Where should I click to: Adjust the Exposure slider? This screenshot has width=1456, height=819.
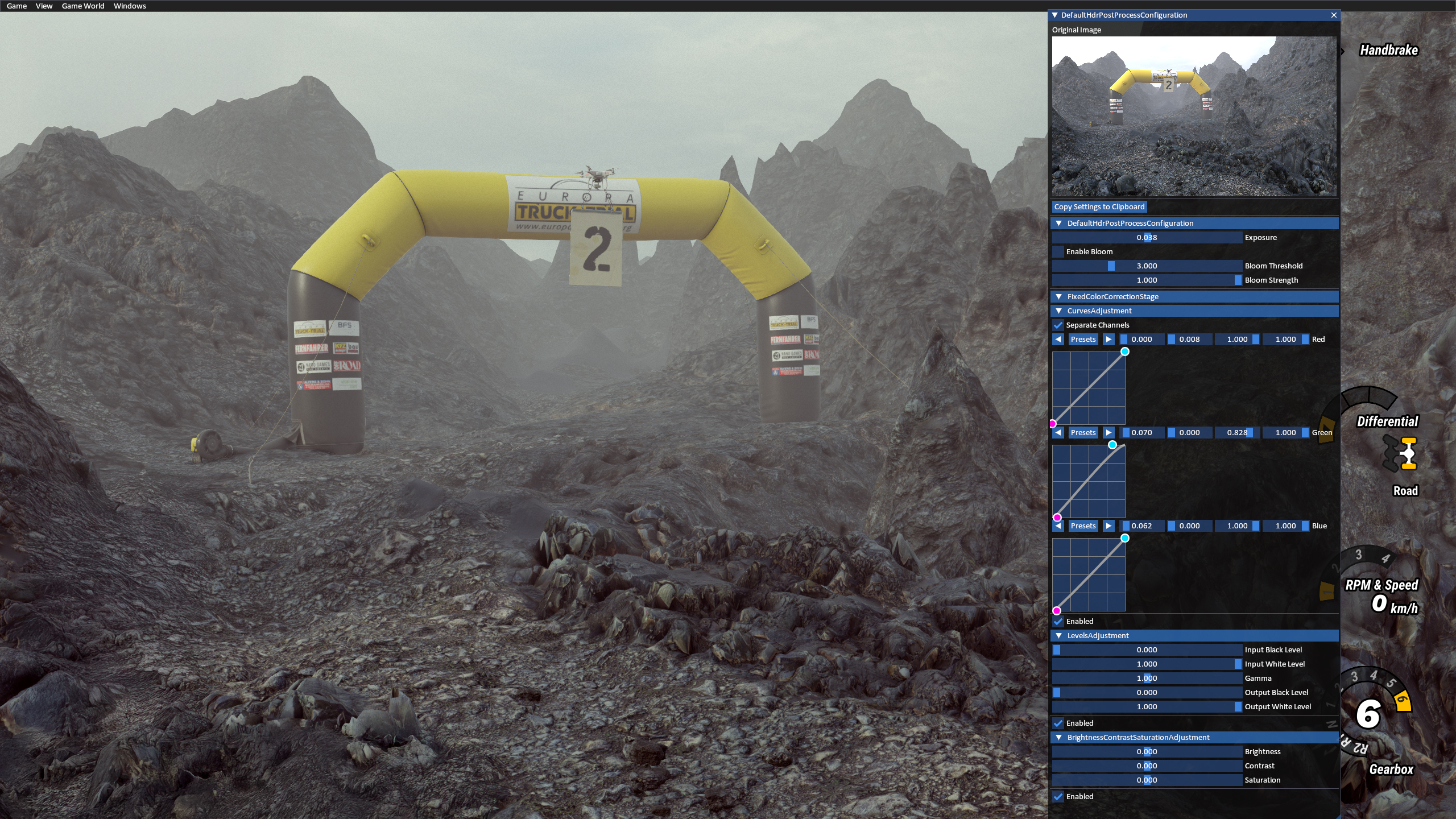pyautogui.click(x=1148, y=237)
